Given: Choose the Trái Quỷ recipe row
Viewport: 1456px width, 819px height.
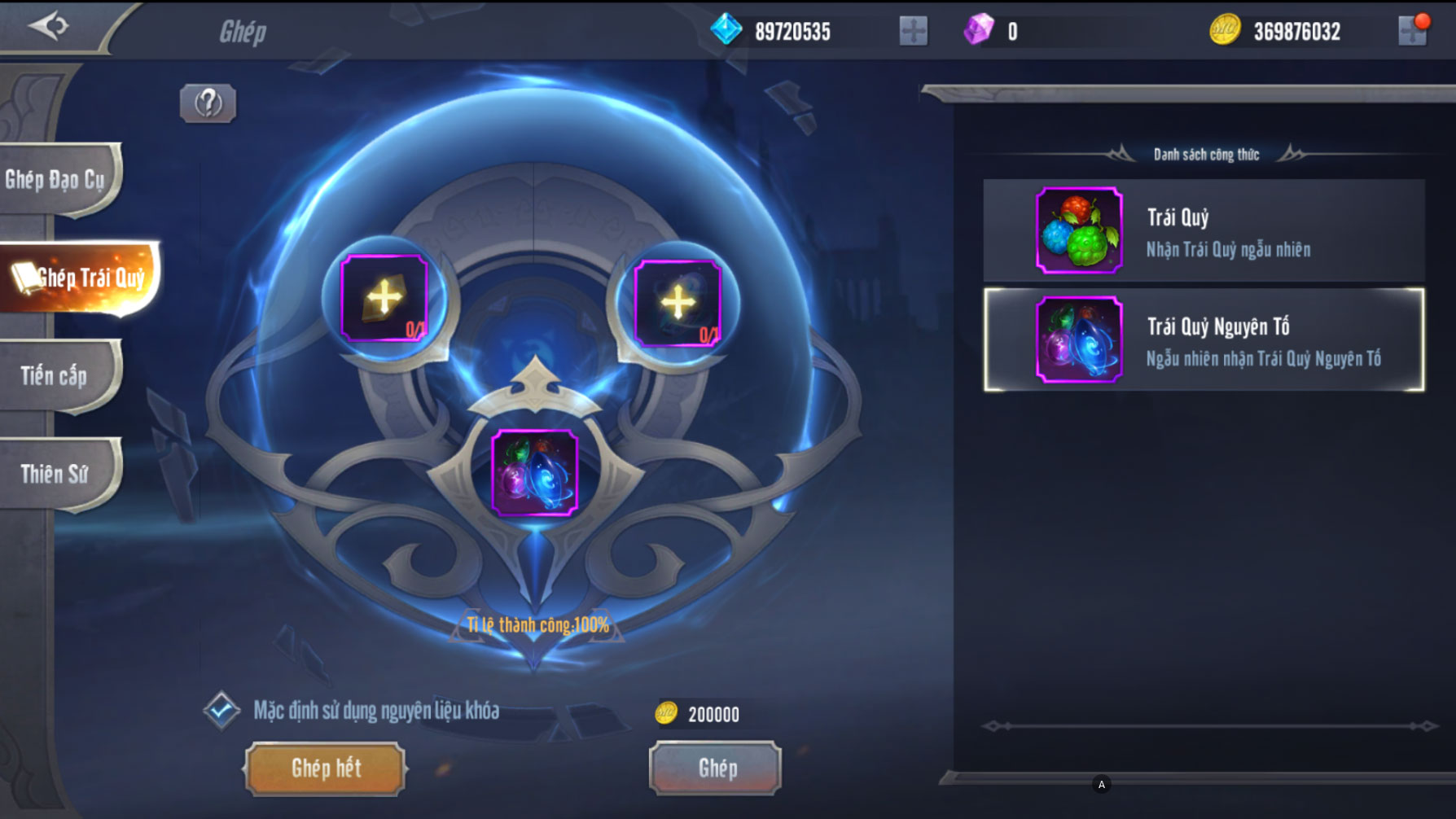Looking at the screenshot, I should pos(1204,231).
